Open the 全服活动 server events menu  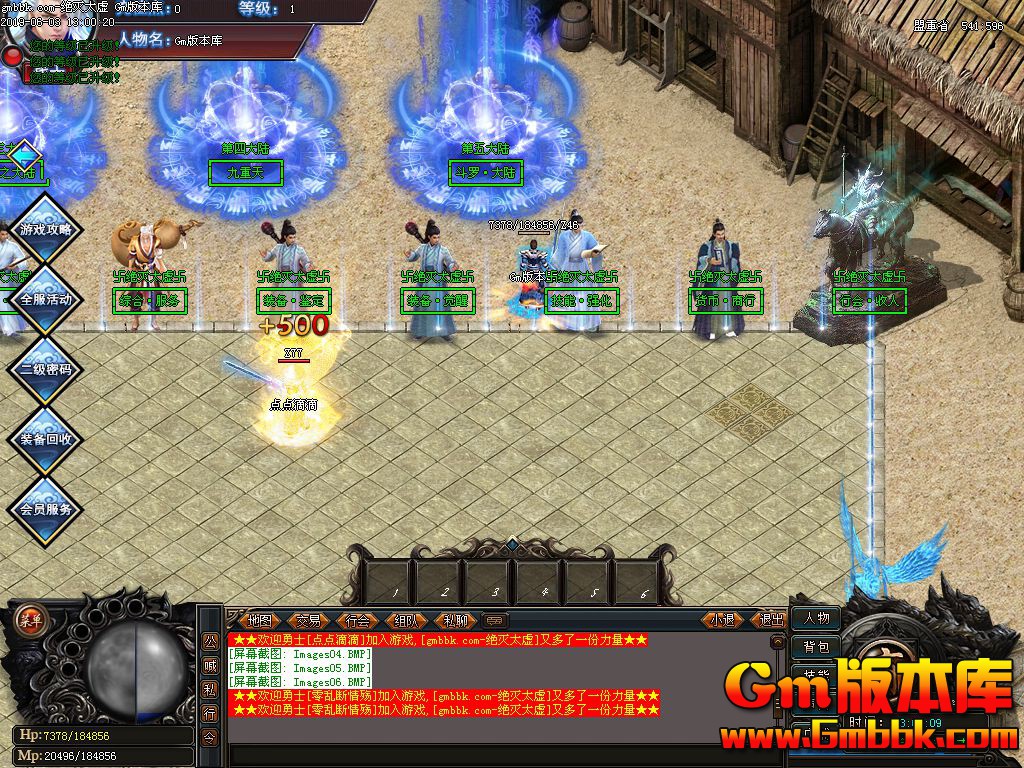point(46,299)
